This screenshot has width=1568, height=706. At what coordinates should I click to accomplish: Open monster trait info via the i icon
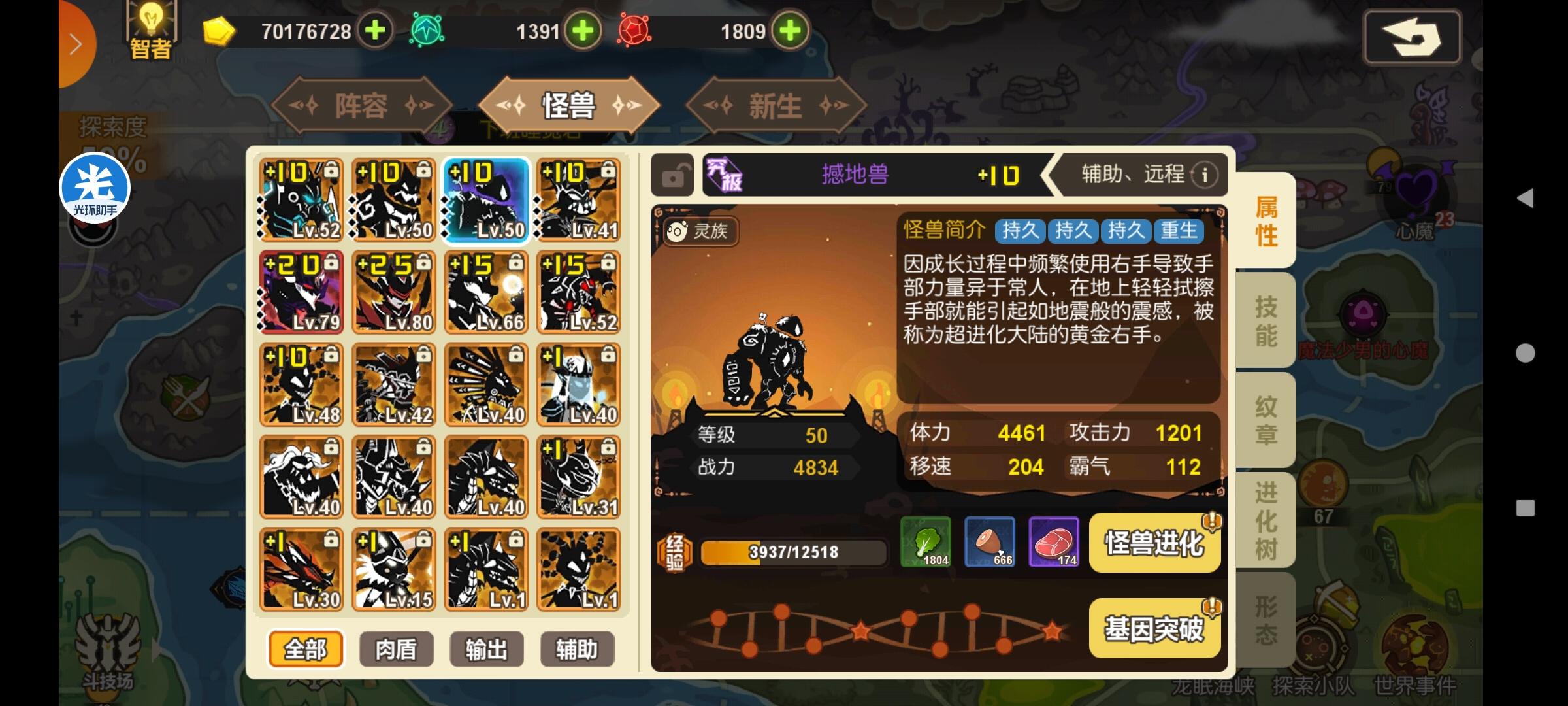[1204, 175]
